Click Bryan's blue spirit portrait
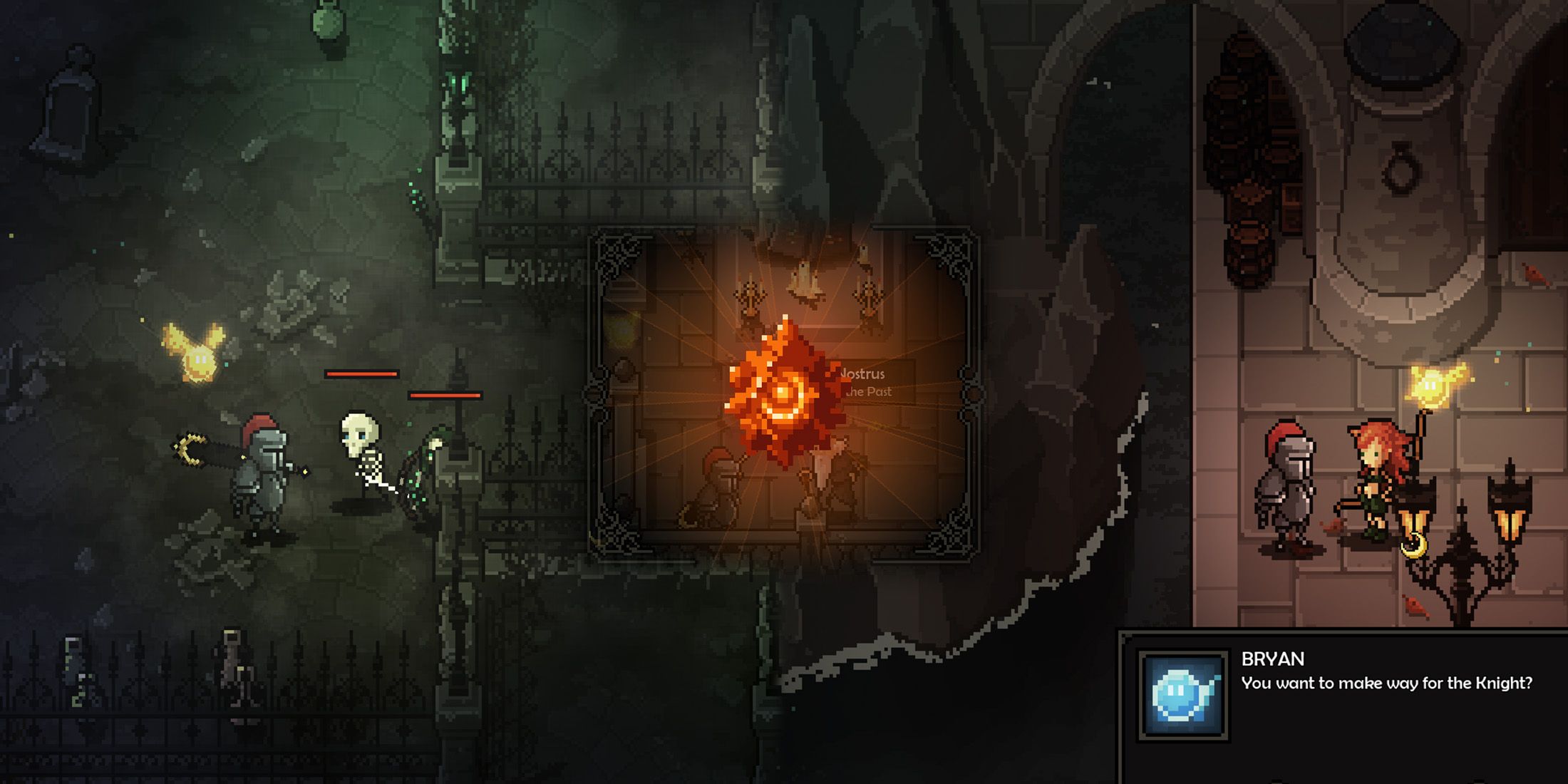The image size is (1568, 784). point(1183,695)
